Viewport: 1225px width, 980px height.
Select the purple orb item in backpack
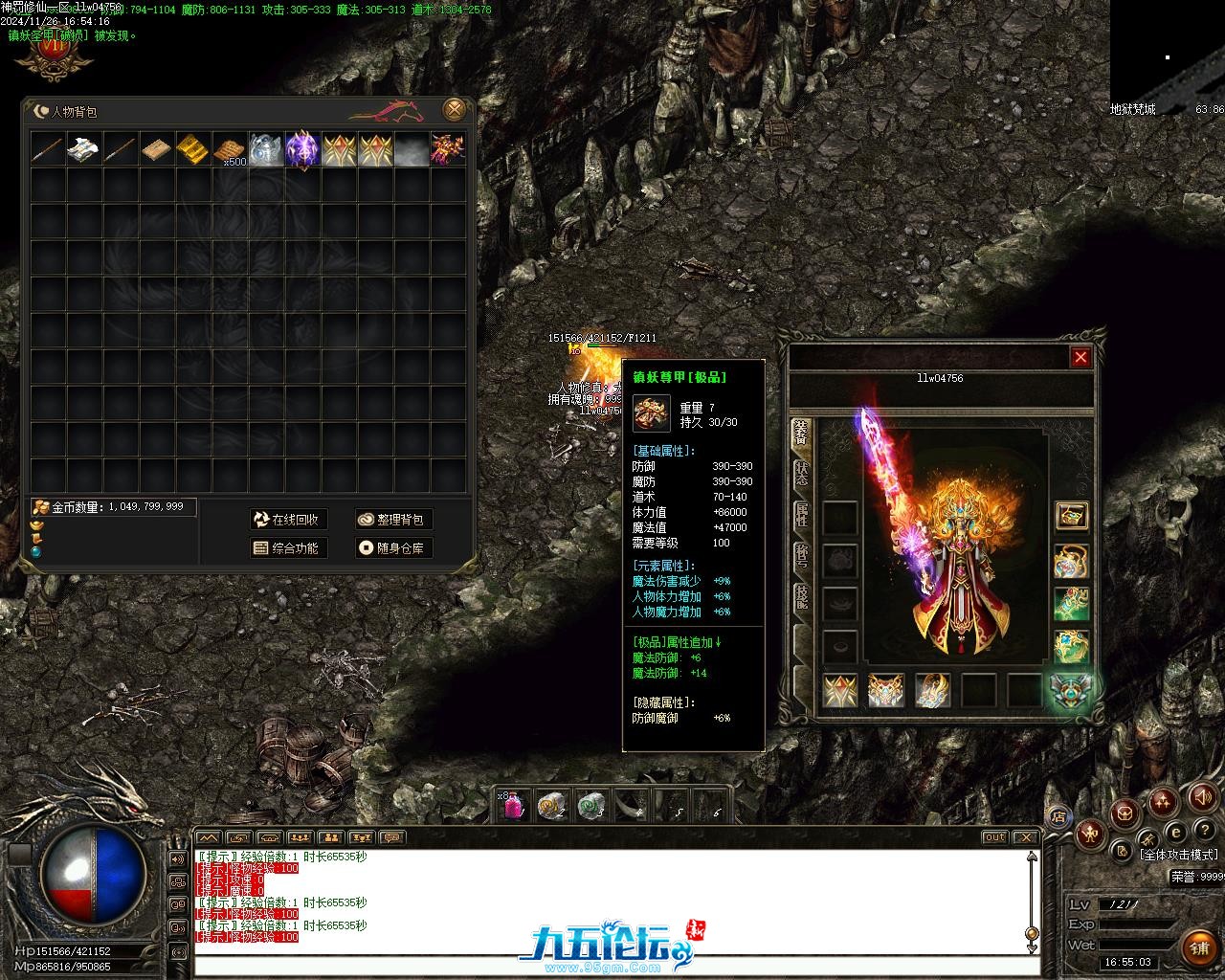point(302,149)
